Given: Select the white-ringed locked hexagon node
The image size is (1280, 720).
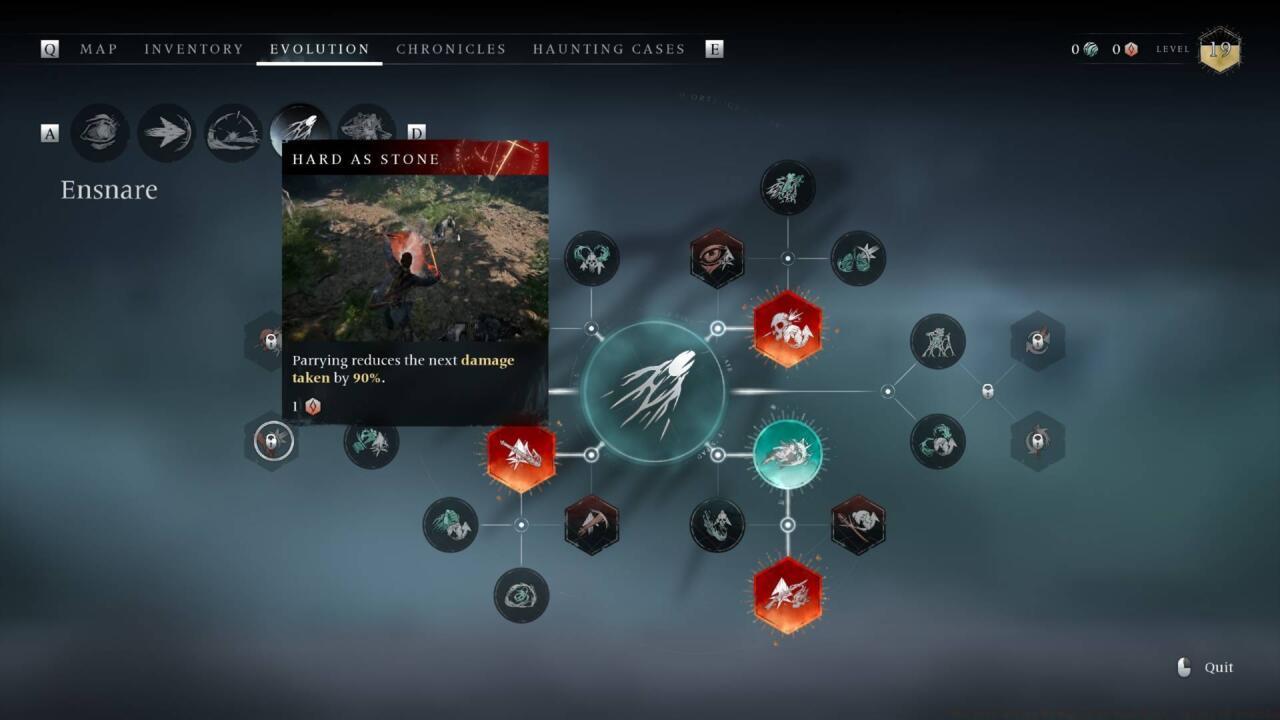Looking at the screenshot, I should click(273, 440).
